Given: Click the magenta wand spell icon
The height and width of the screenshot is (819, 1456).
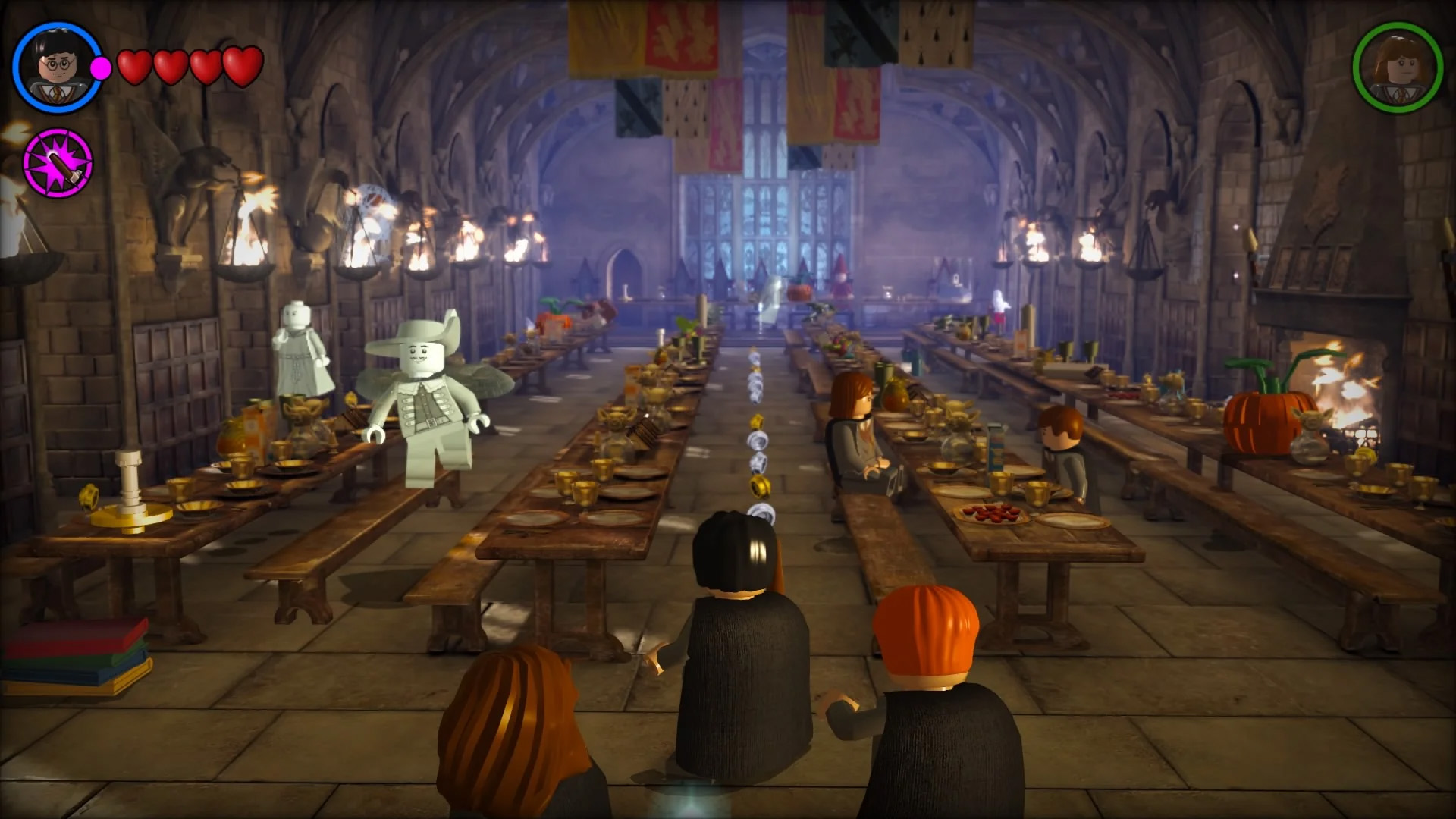Looking at the screenshot, I should [59, 160].
